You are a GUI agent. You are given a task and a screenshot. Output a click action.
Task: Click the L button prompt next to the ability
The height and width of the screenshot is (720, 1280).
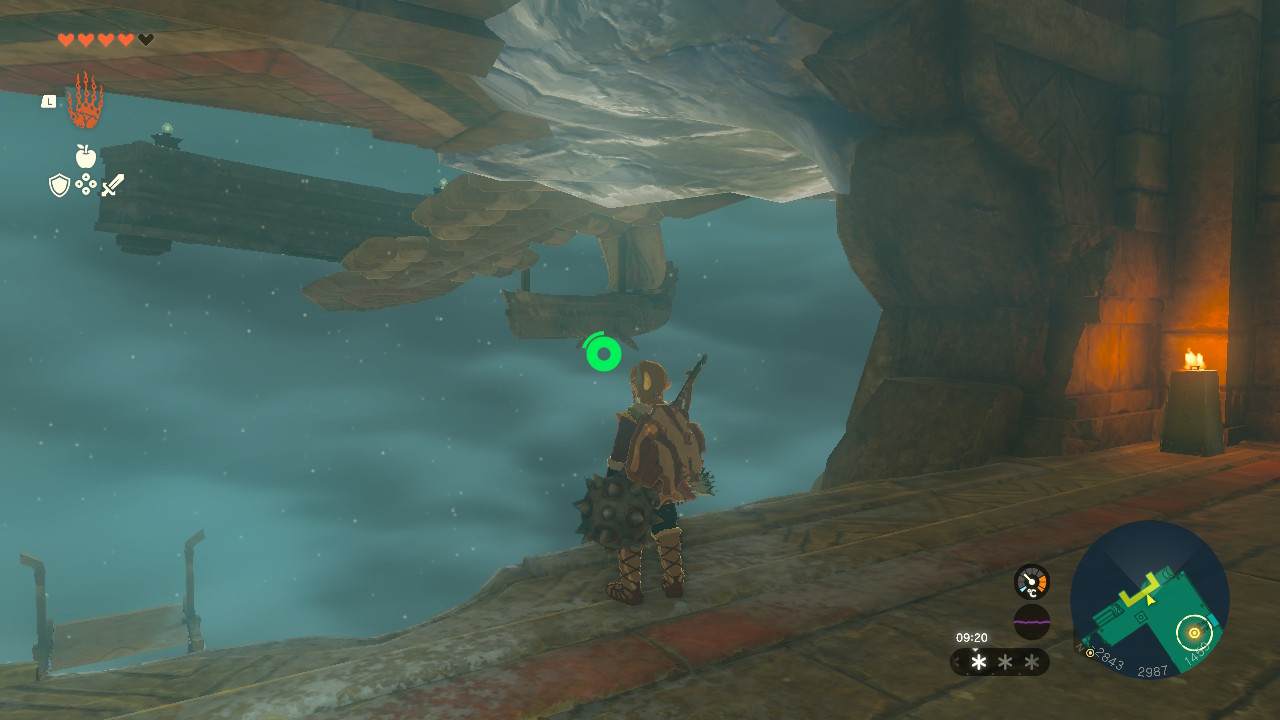coord(49,101)
